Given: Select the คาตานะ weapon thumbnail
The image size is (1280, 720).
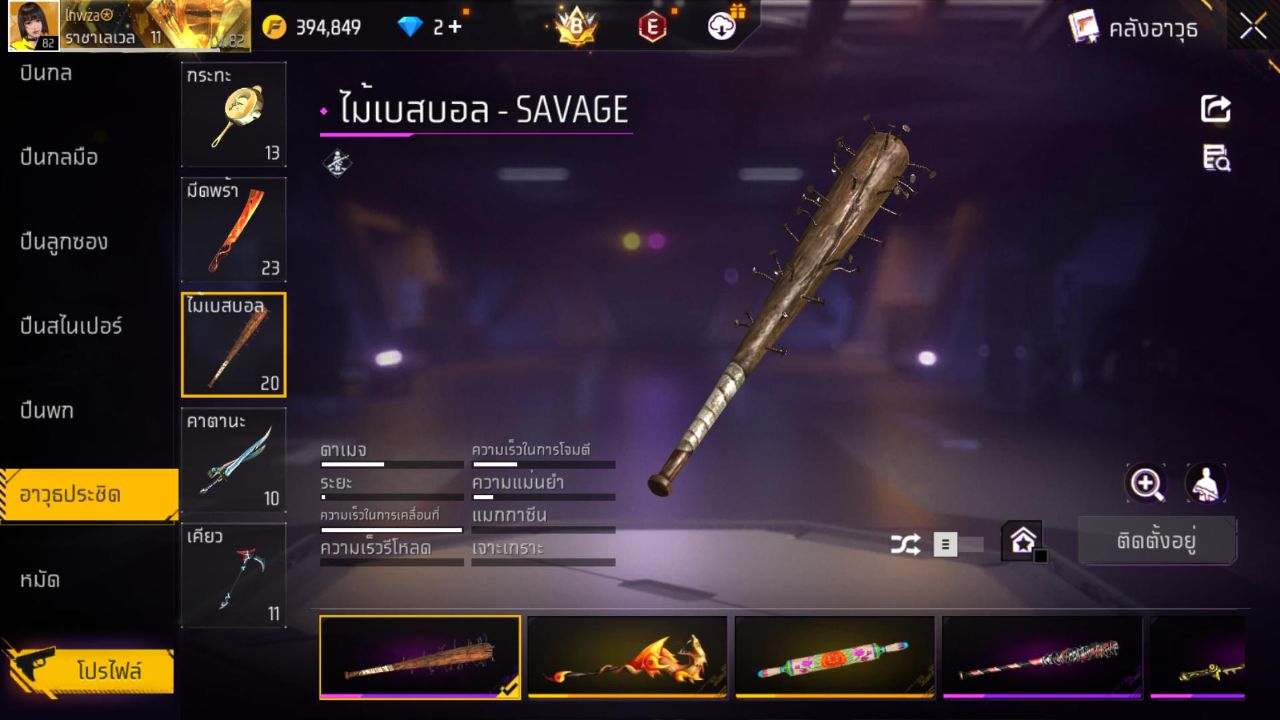Looking at the screenshot, I should tap(233, 459).
